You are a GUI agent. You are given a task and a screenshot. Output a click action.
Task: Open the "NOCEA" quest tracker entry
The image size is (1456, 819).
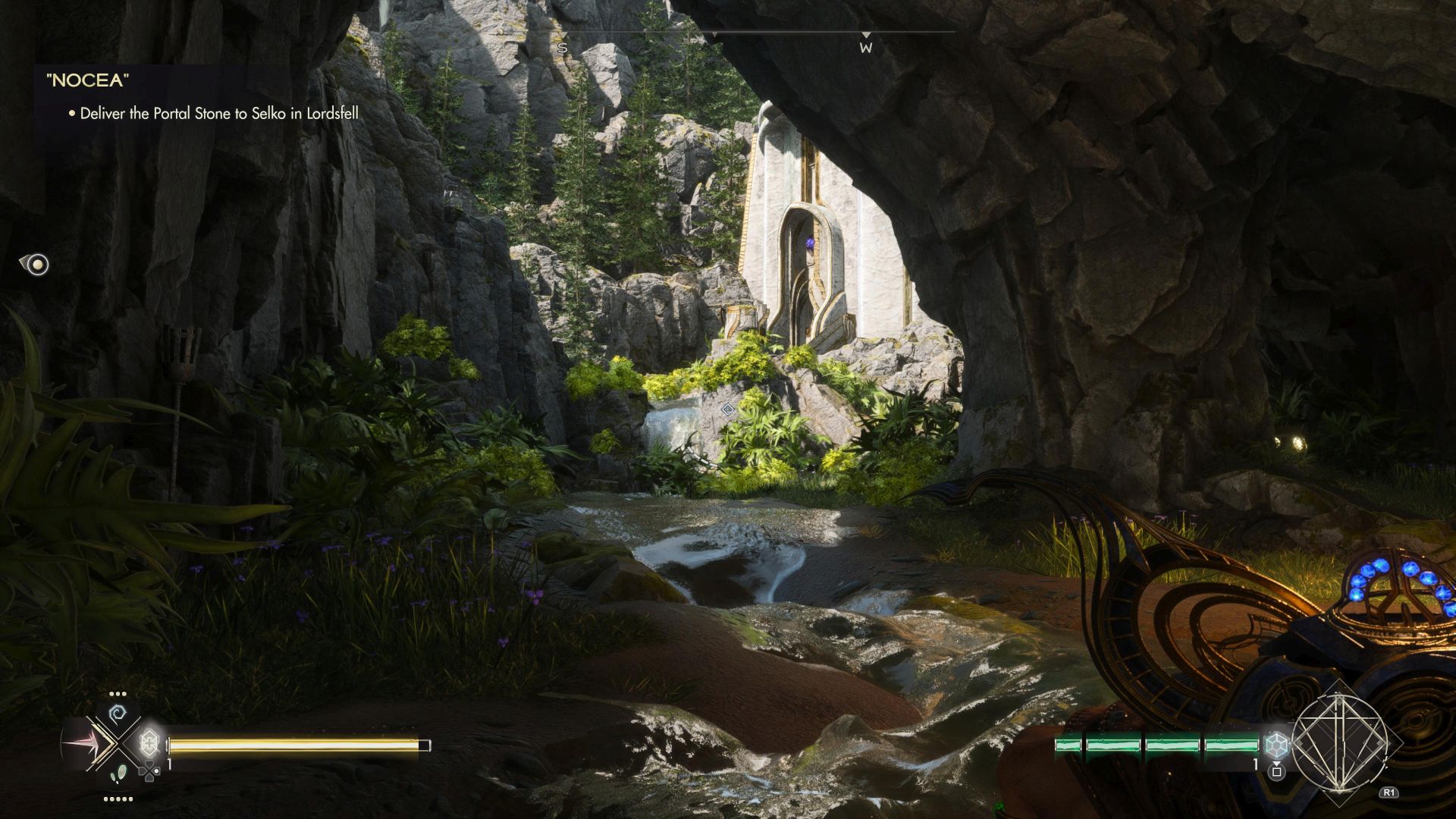coord(87,81)
